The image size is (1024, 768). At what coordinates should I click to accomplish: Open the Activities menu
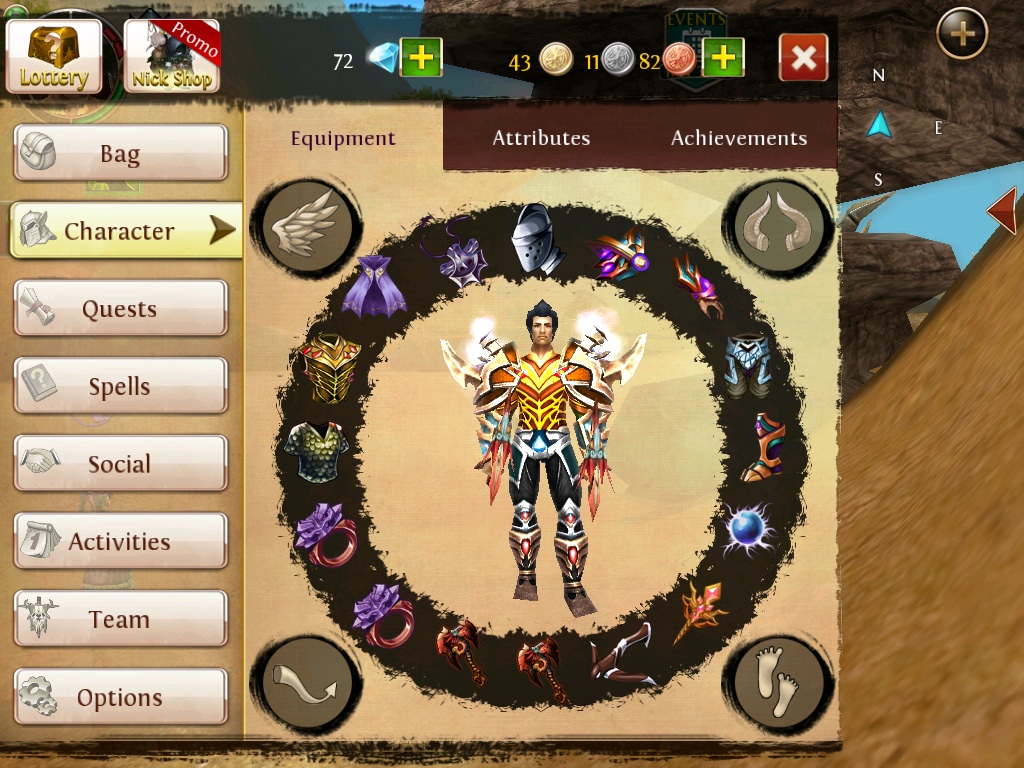click(x=120, y=542)
